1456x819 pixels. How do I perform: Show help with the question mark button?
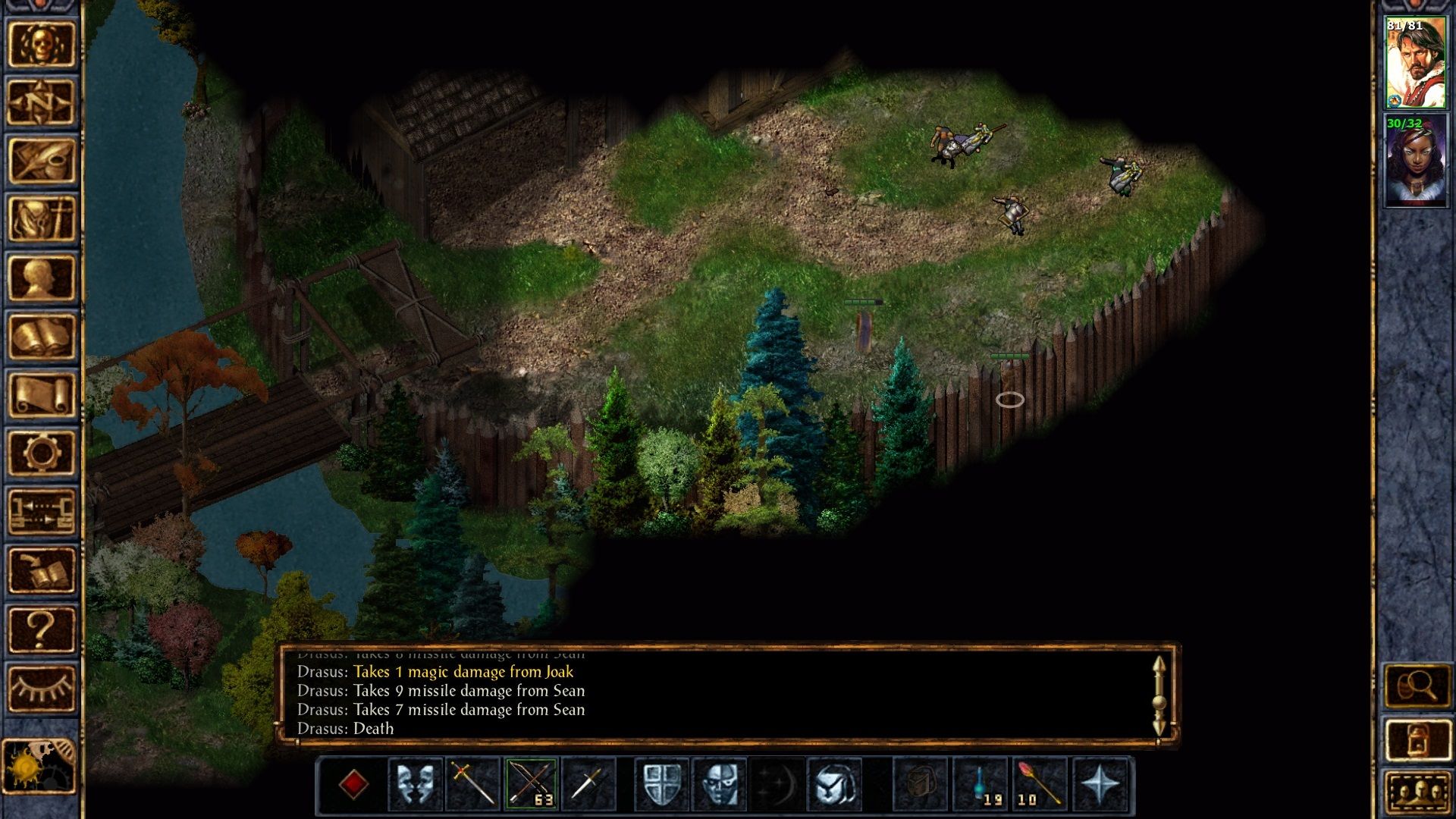(x=42, y=629)
